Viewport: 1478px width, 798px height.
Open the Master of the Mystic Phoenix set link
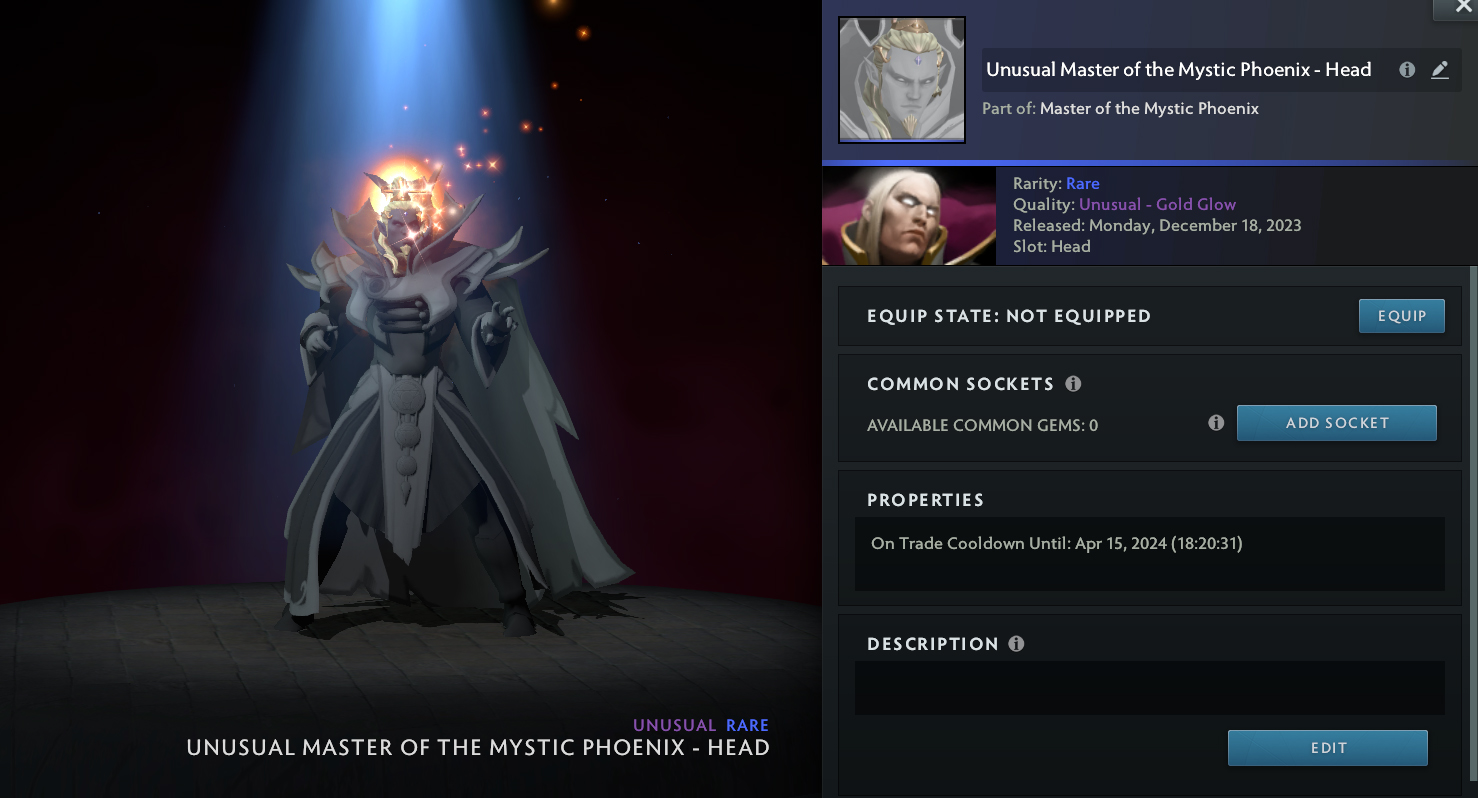(1149, 108)
